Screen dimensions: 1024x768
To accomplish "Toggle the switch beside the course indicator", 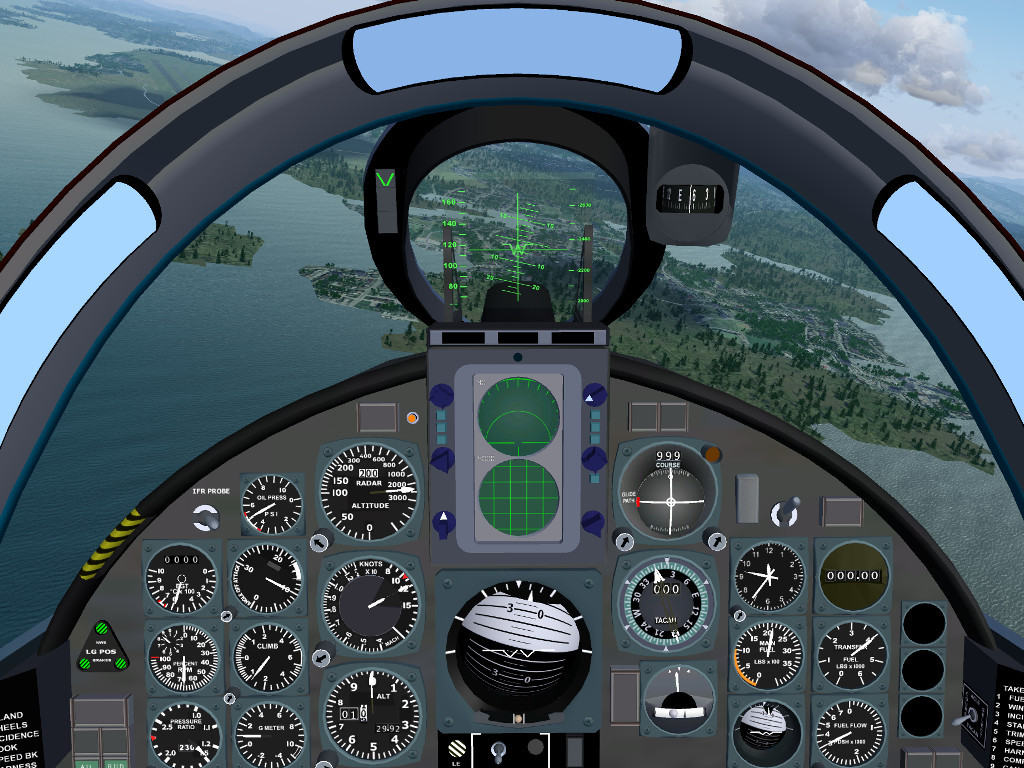I will click(785, 511).
